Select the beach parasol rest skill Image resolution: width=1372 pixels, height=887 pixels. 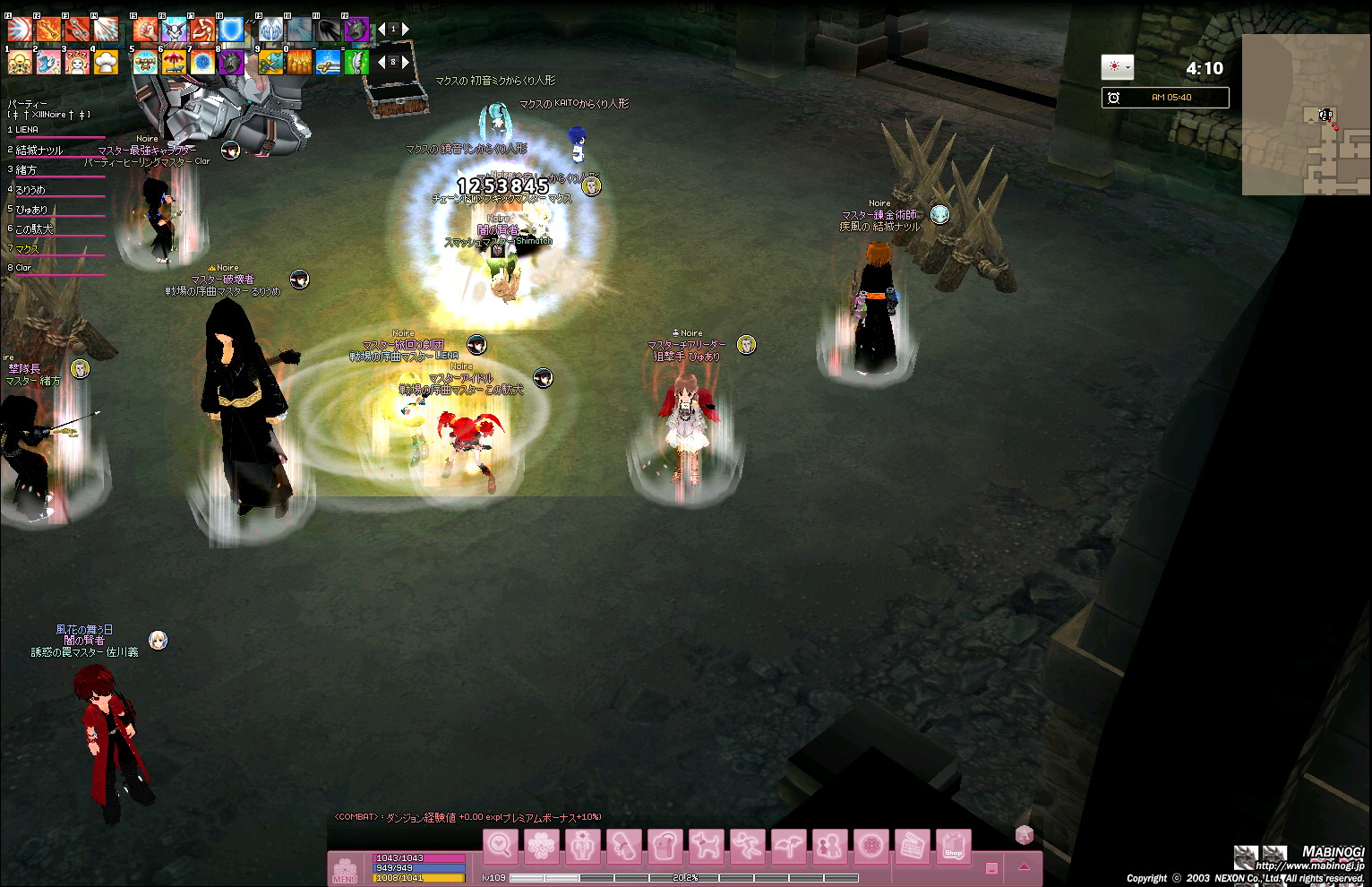pyautogui.click(x=174, y=63)
